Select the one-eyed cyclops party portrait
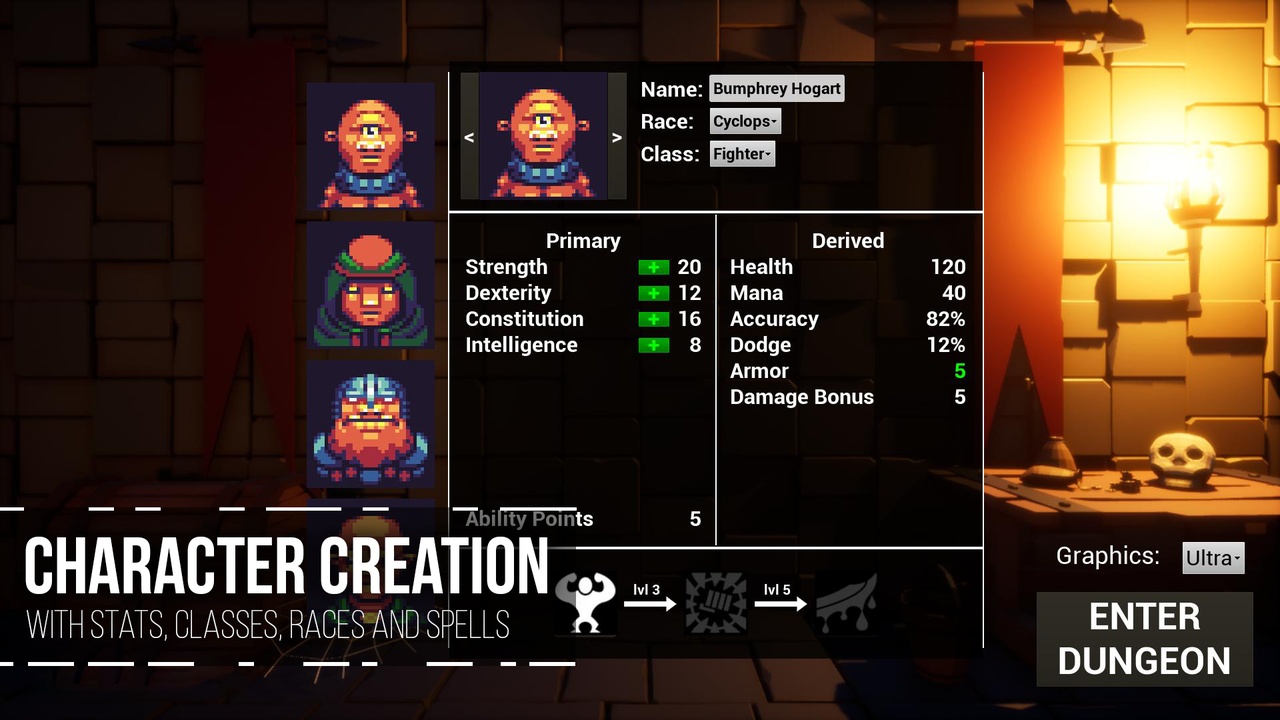 click(370, 146)
